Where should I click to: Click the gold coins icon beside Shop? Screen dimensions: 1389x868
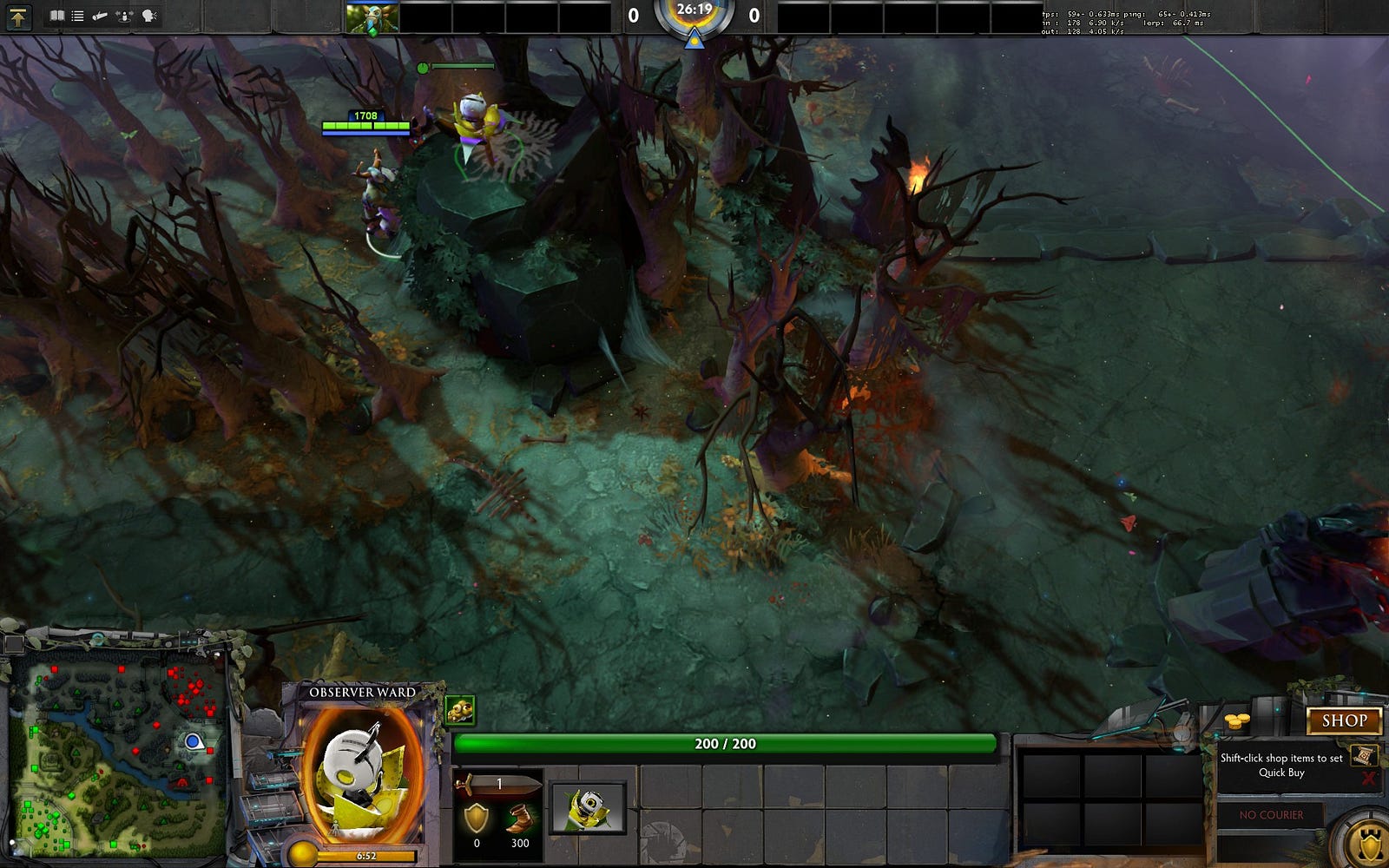click(x=1236, y=721)
